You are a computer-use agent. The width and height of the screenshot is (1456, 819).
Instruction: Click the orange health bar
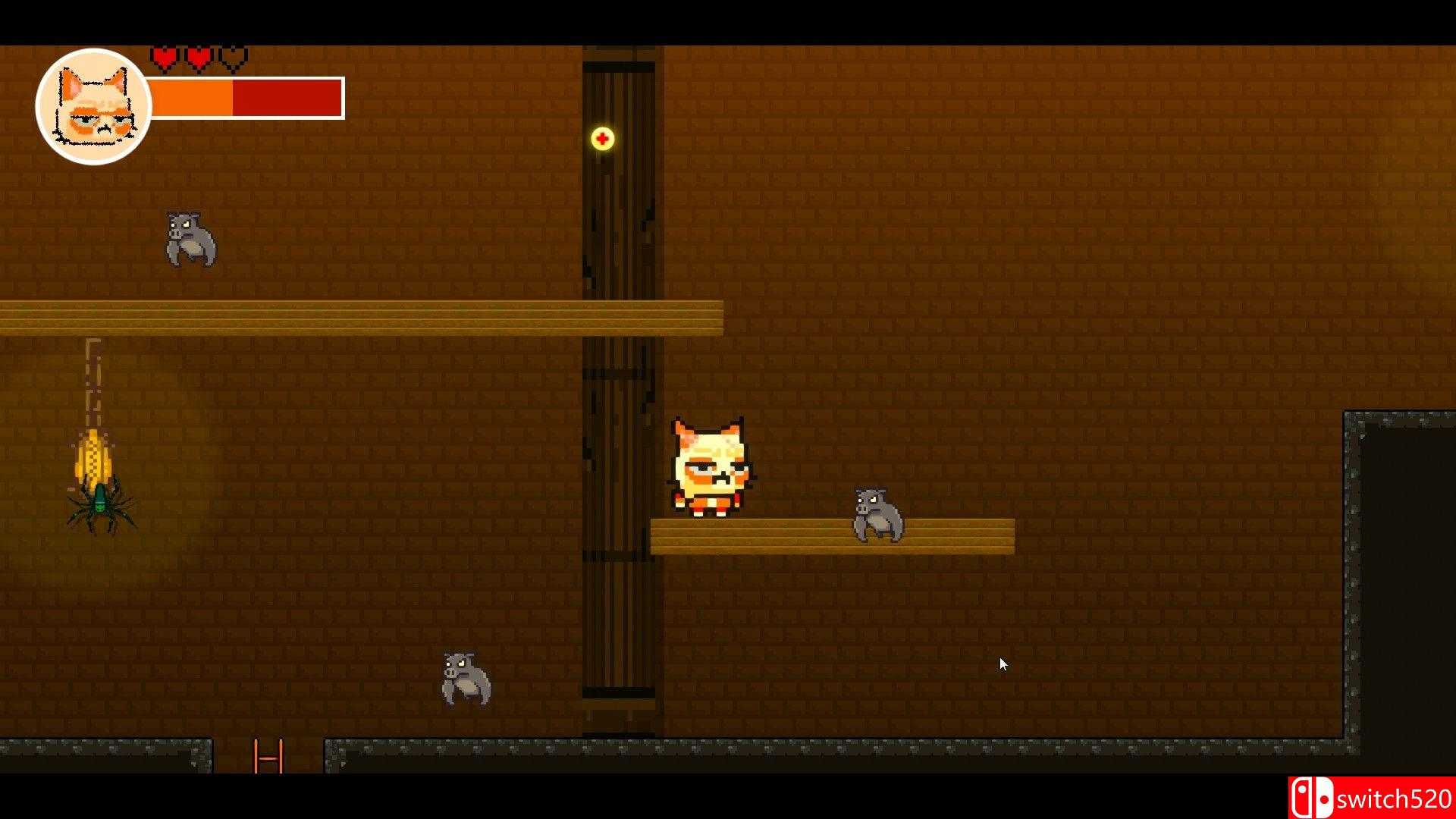[193, 96]
